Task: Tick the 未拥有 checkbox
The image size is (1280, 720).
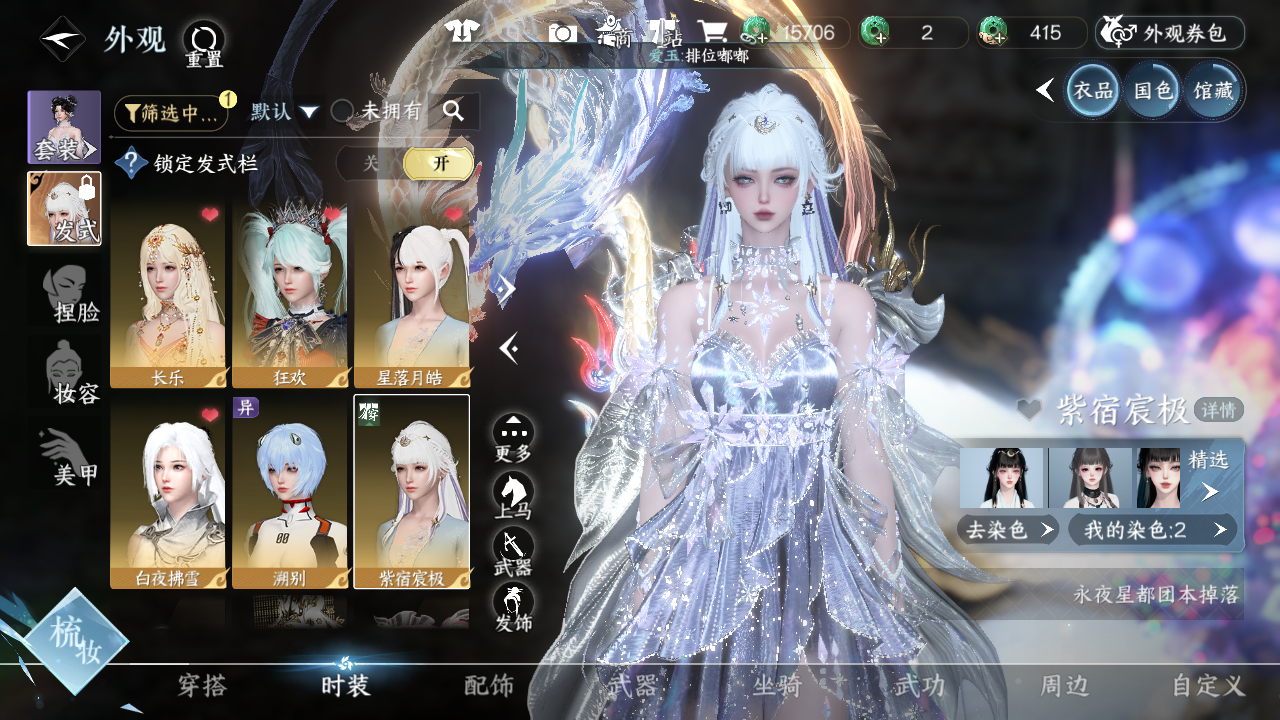Action: pos(342,112)
